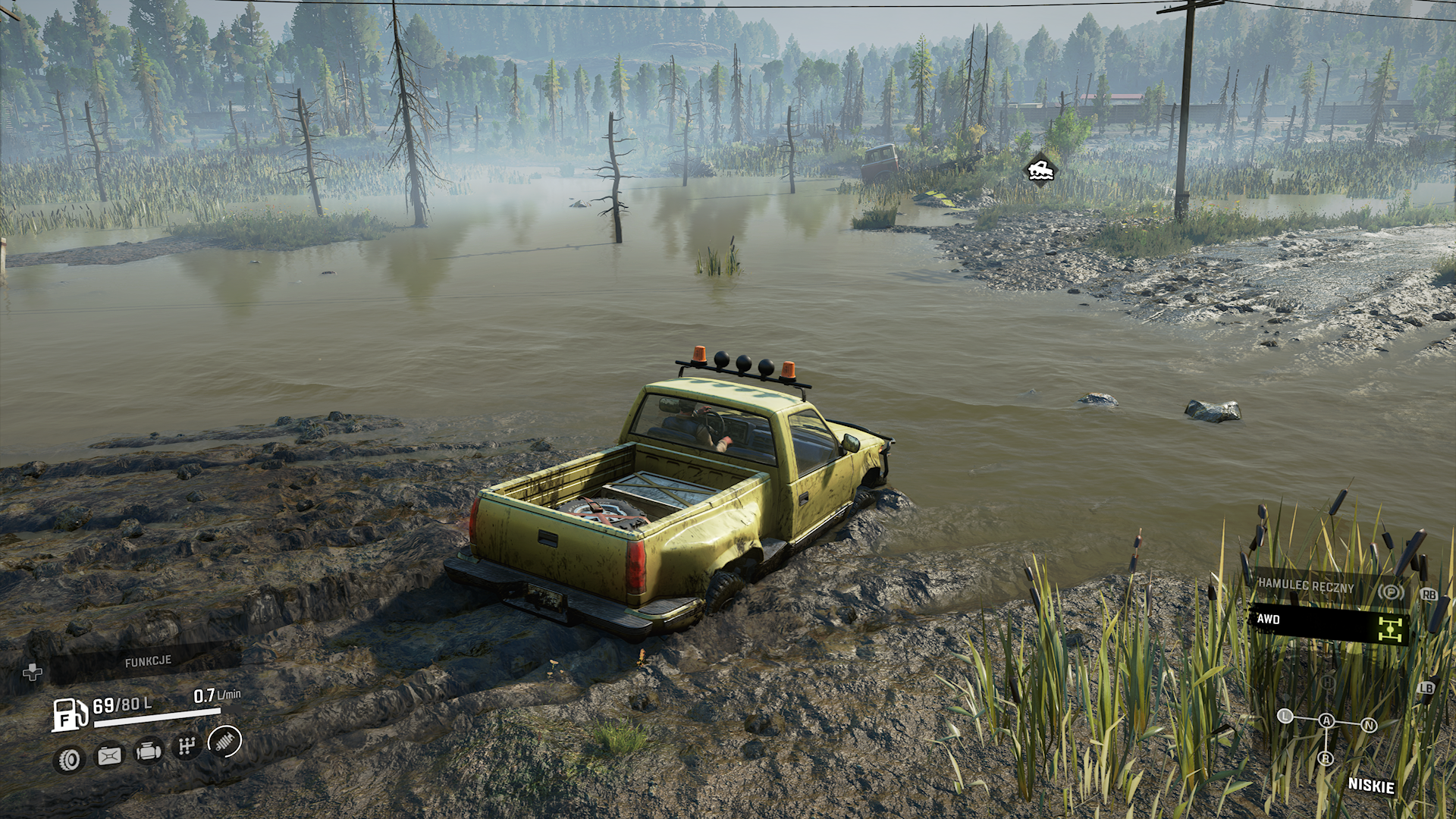
Task: Inspect the engine damage icon
Action: pyautogui.click(x=148, y=752)
